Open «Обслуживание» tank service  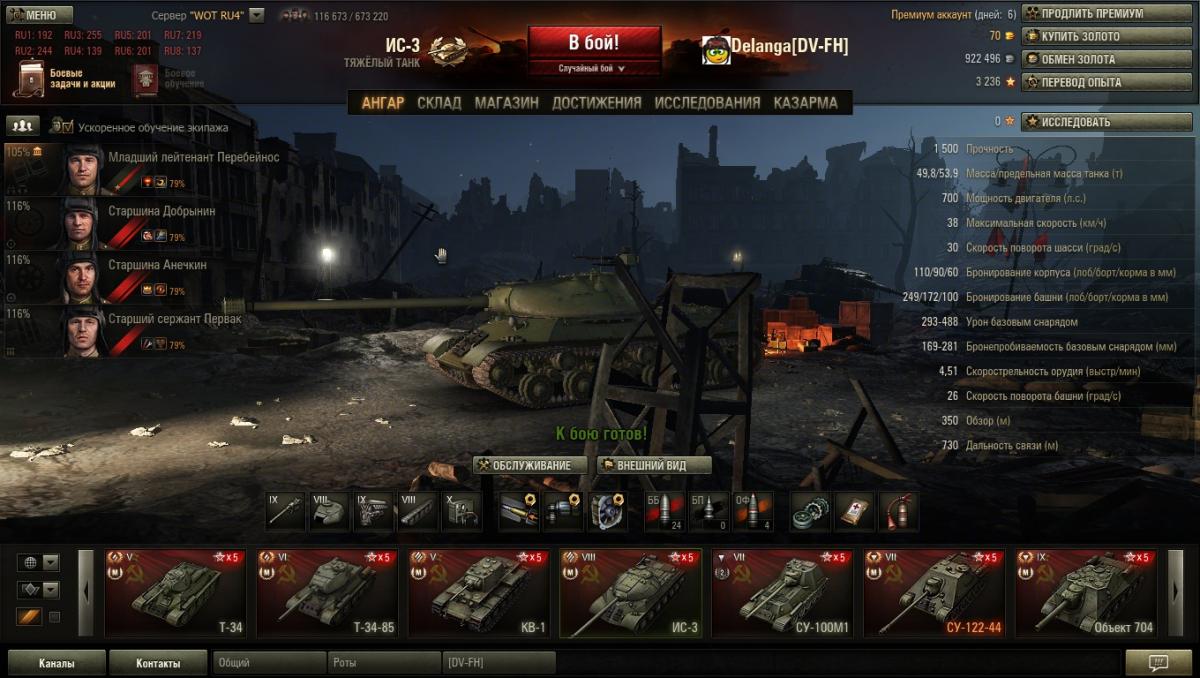coord(529,465)
